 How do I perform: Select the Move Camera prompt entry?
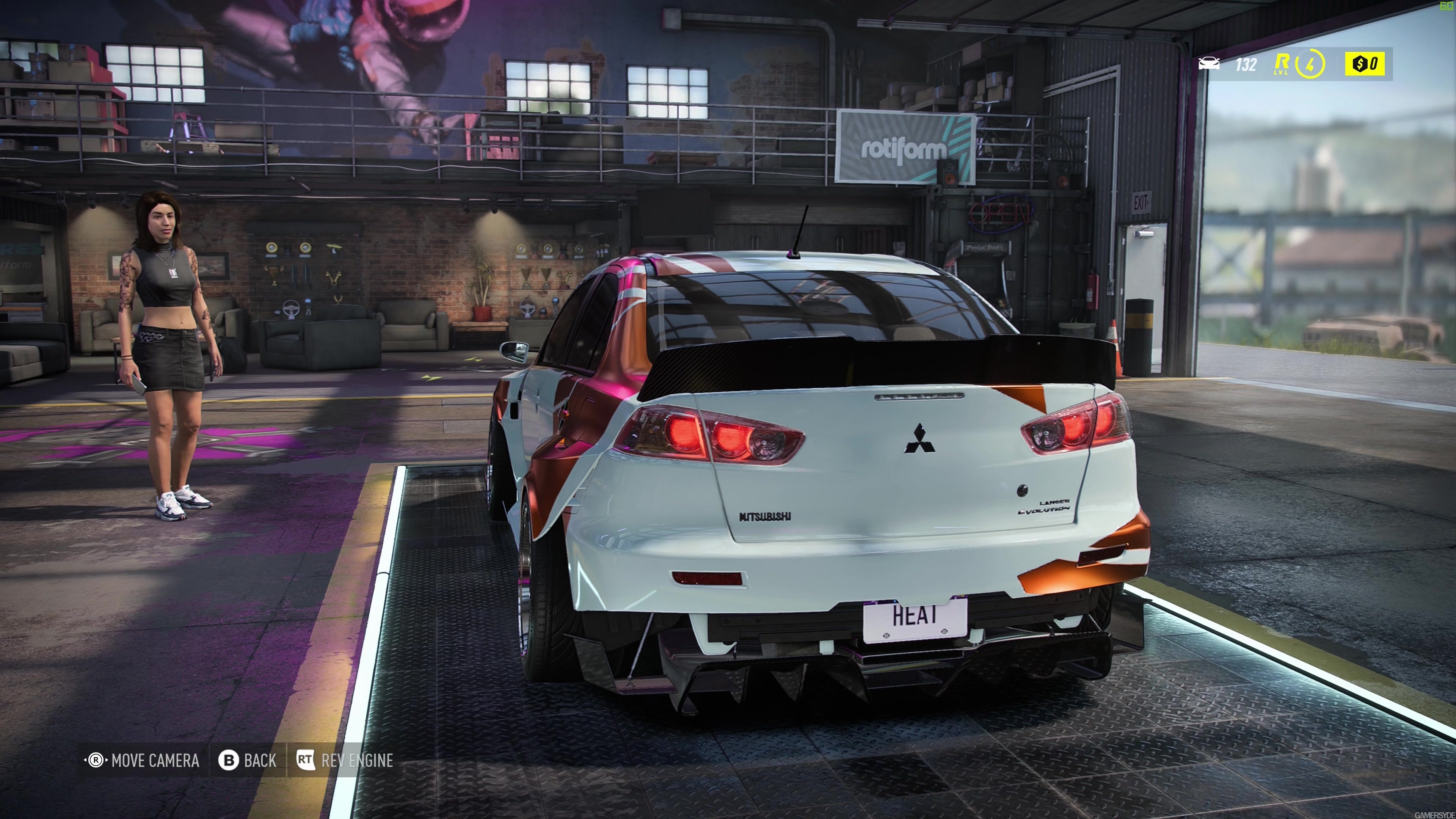tap(155, 760)
